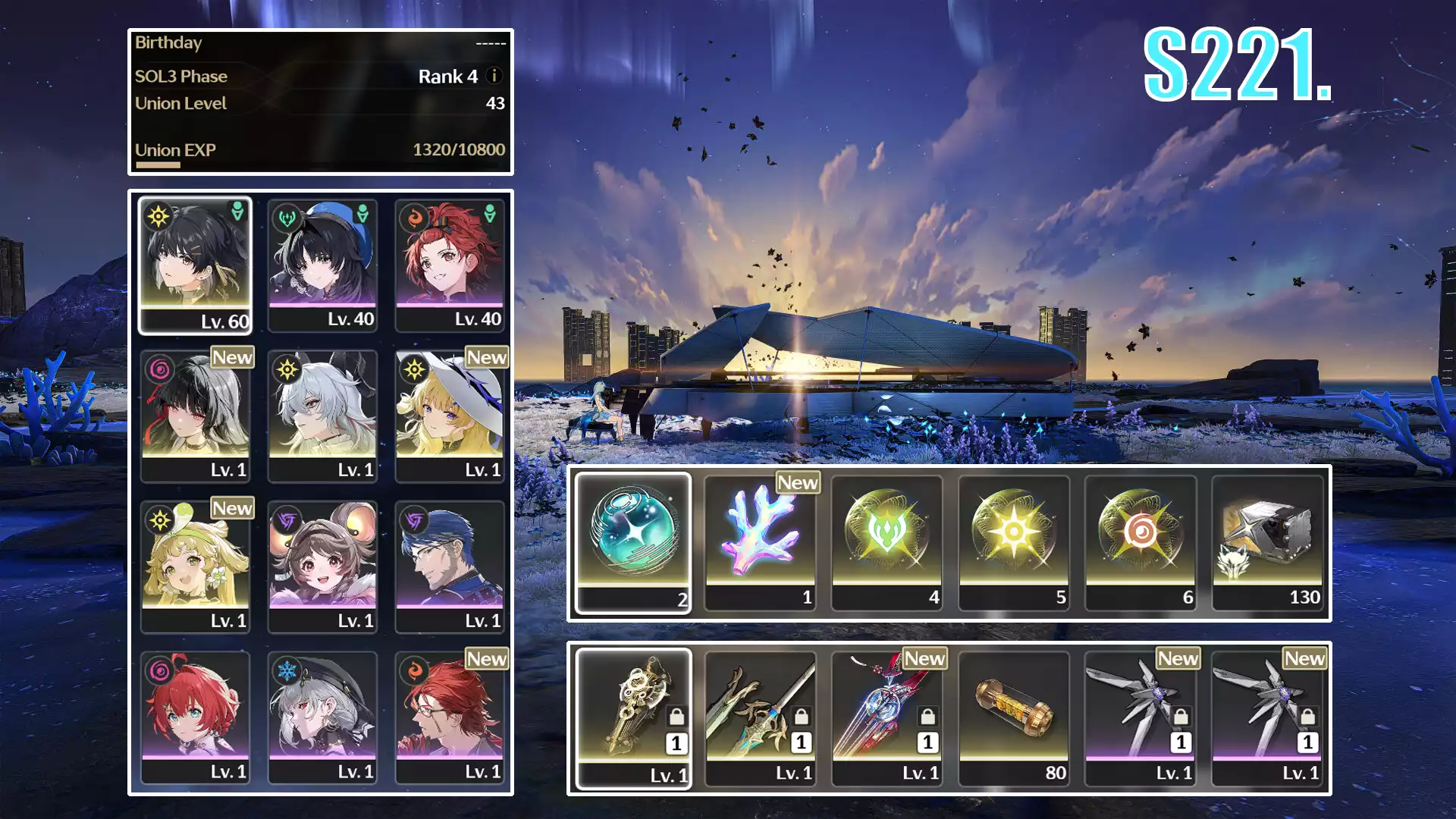Select the teal glowing orb item
1456x819 pixels.
[633, 541]
